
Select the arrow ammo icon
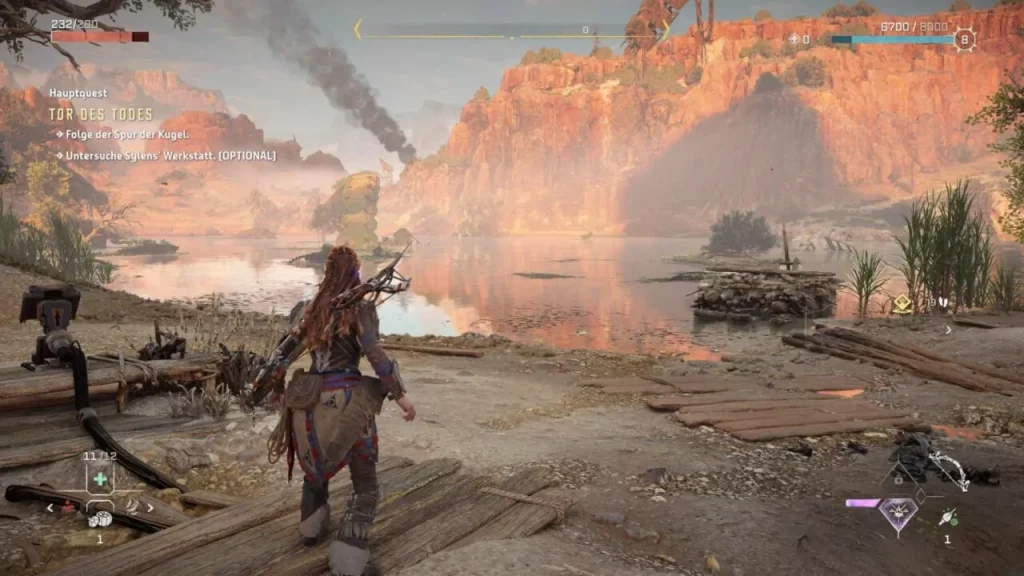pyautogui.click(x=947, y=516)
